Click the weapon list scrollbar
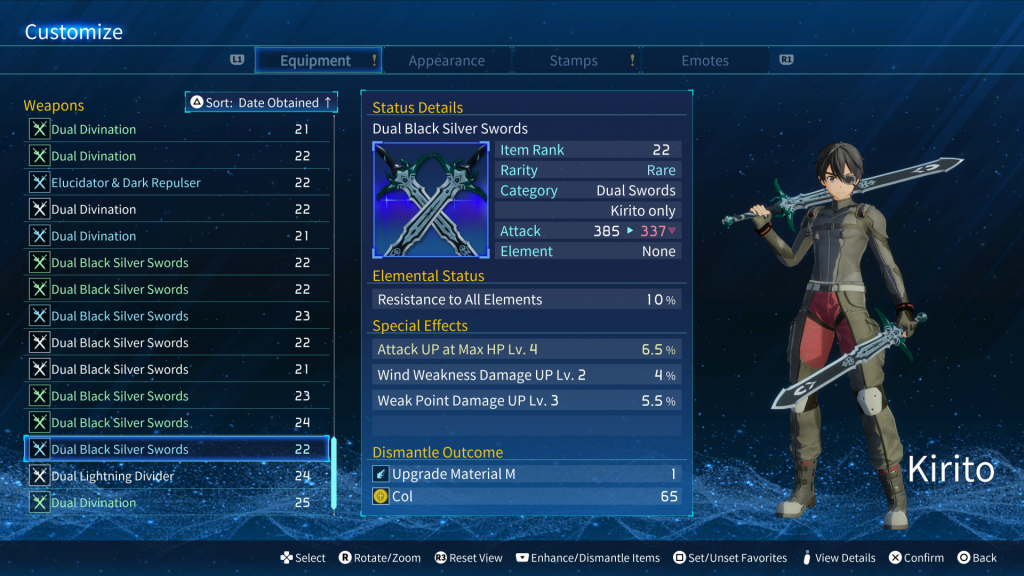This screenshot has height=576, width=1024. pos(334,472)
